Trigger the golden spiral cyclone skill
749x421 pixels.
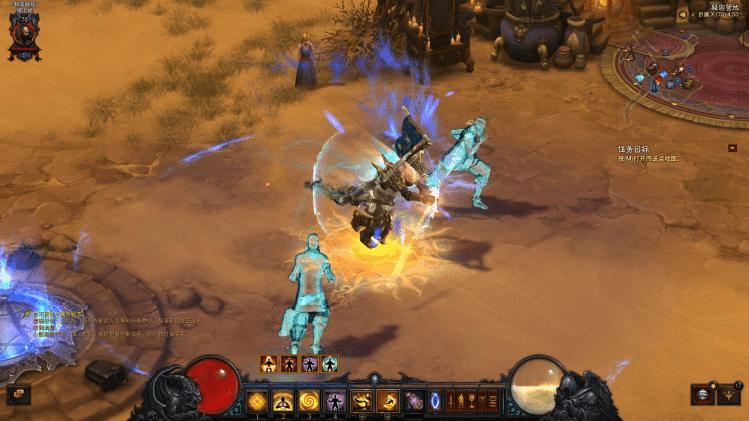pos(309,402)
